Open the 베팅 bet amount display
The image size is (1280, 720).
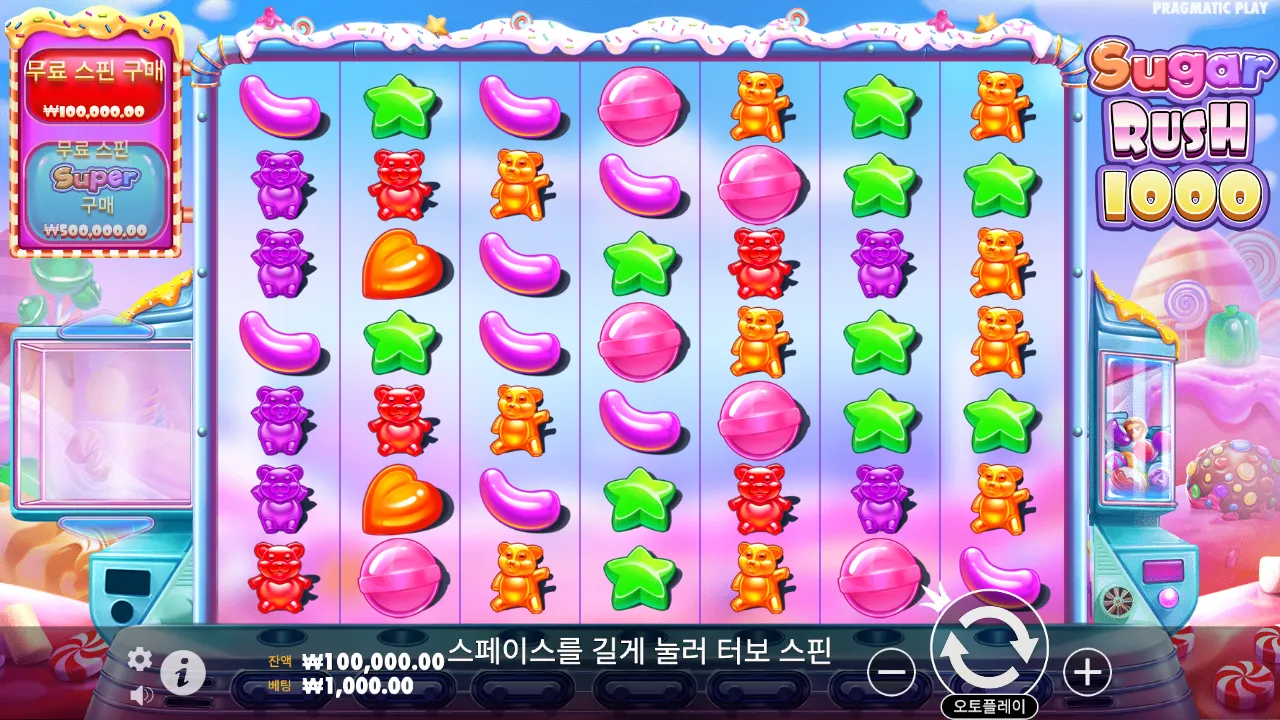340,683
